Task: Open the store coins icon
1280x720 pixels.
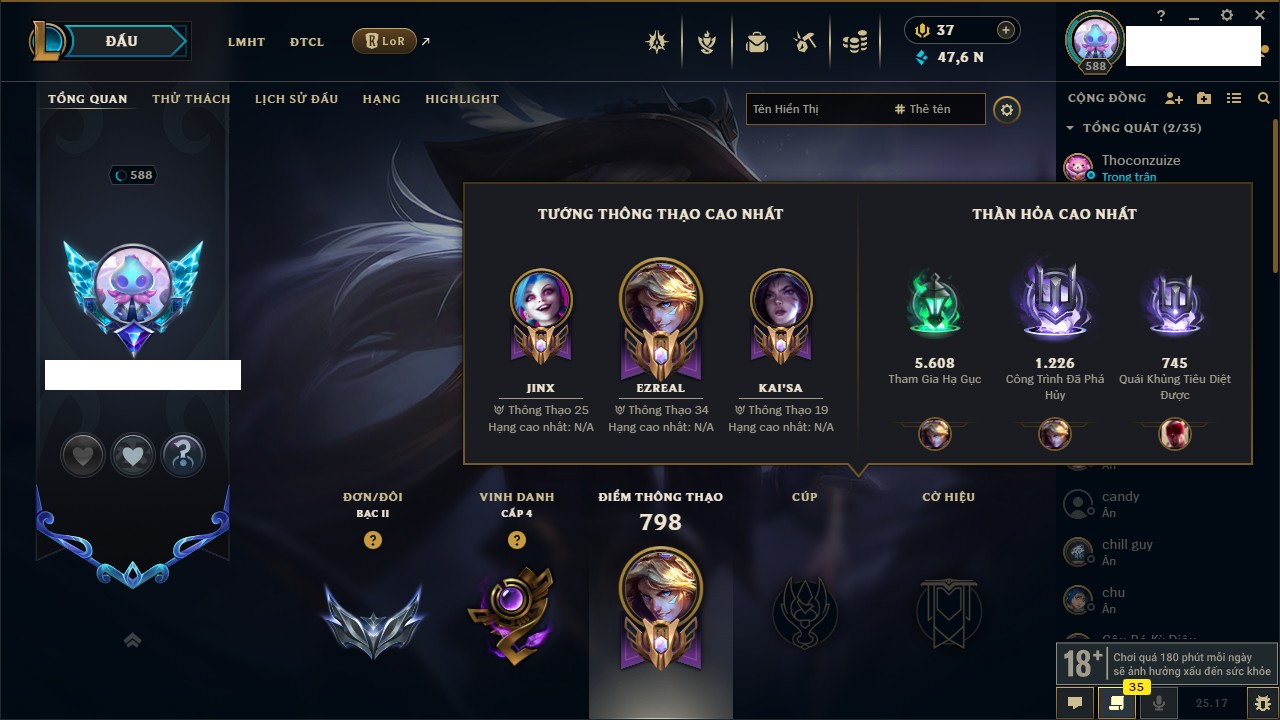Action: pyautogui.click(x=854, y=42)
